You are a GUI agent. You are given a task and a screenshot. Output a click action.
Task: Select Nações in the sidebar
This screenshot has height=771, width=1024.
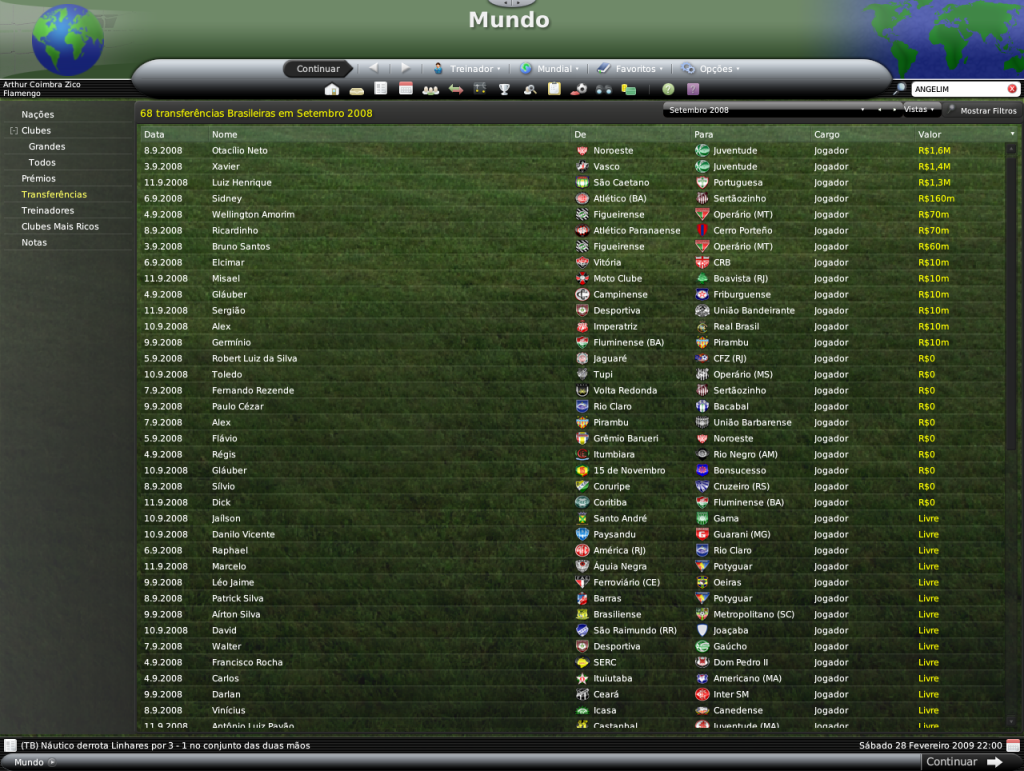38,115
